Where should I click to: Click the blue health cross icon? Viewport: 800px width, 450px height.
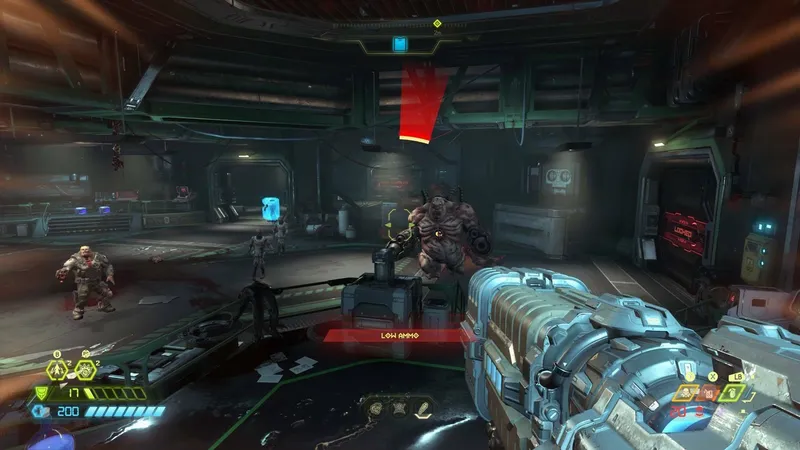[40, 411]
